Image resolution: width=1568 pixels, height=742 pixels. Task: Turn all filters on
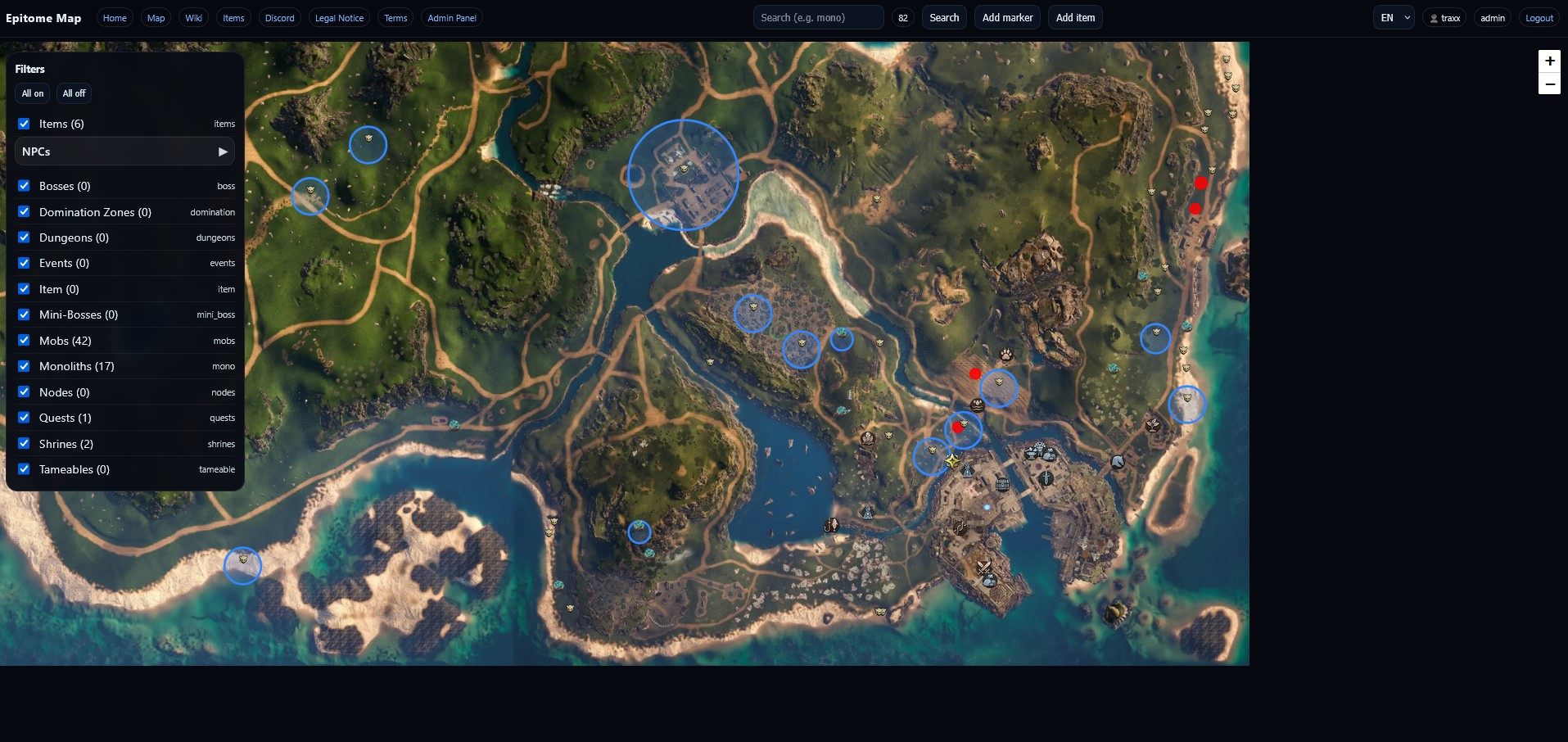[33, 93]
